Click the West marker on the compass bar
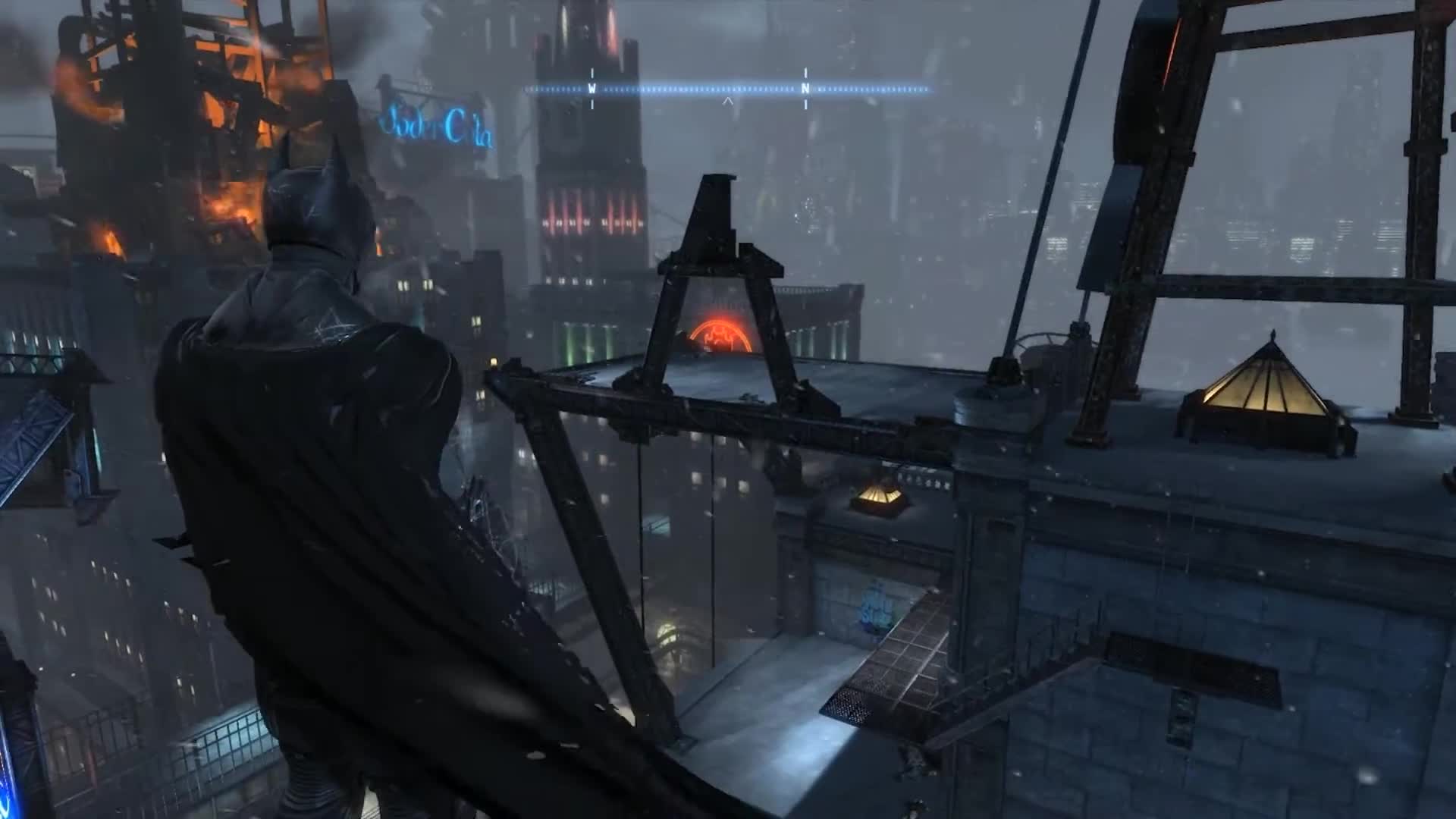The image size is (1456, 819). click(592, 89)
